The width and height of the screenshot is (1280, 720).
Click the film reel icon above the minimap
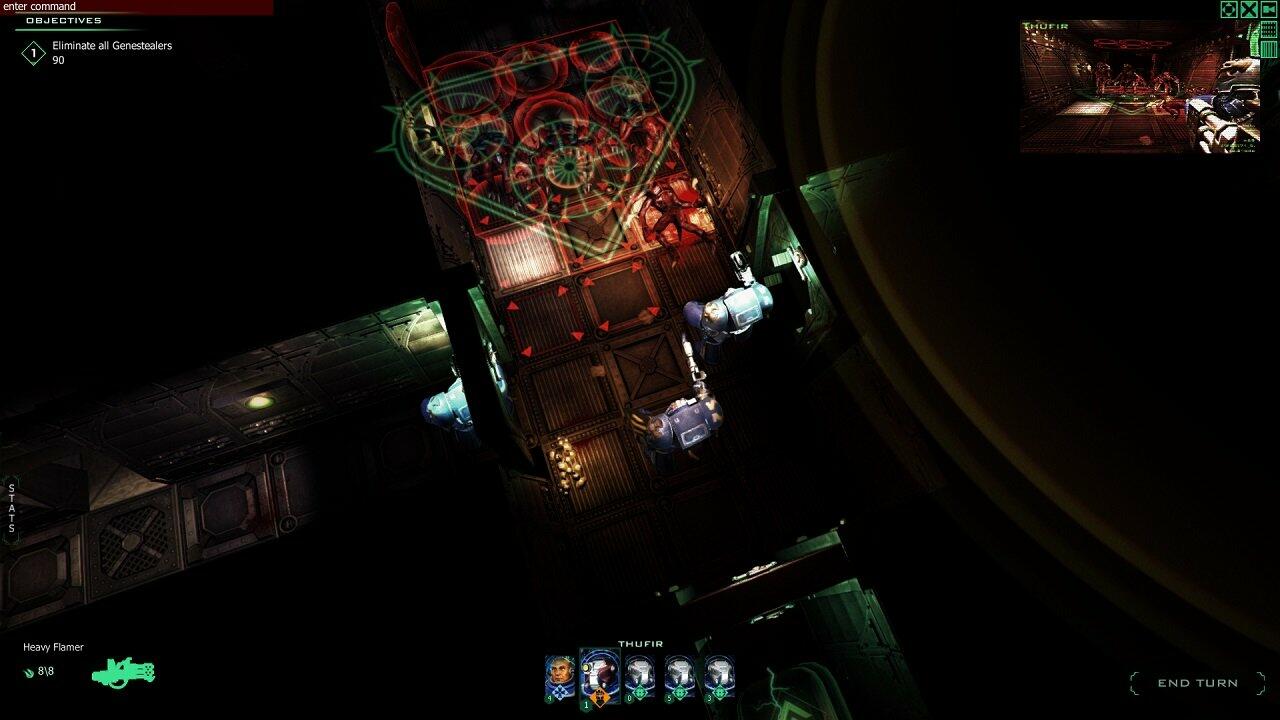point(1266,10)
